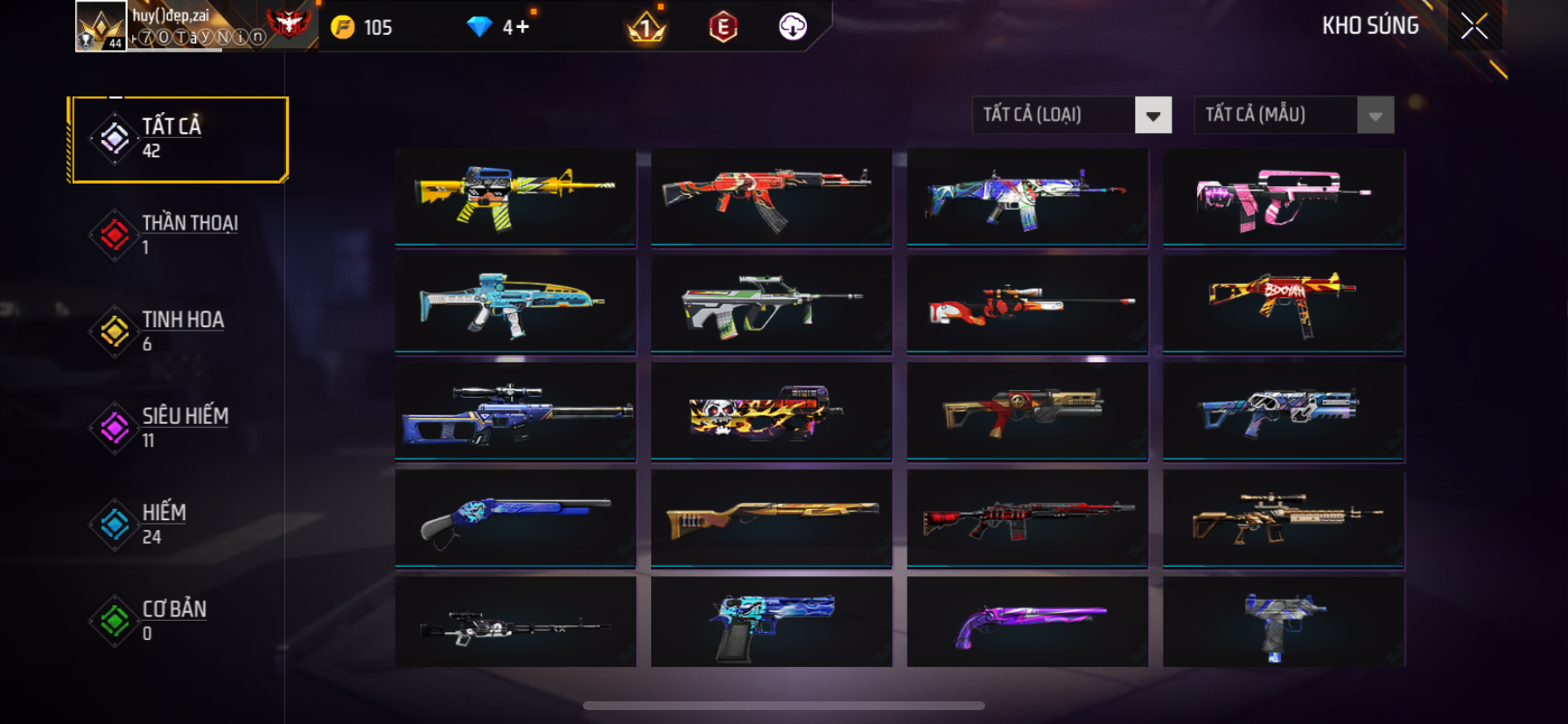
Task: Tap the cloud download icon
Action: click(793, 27)
